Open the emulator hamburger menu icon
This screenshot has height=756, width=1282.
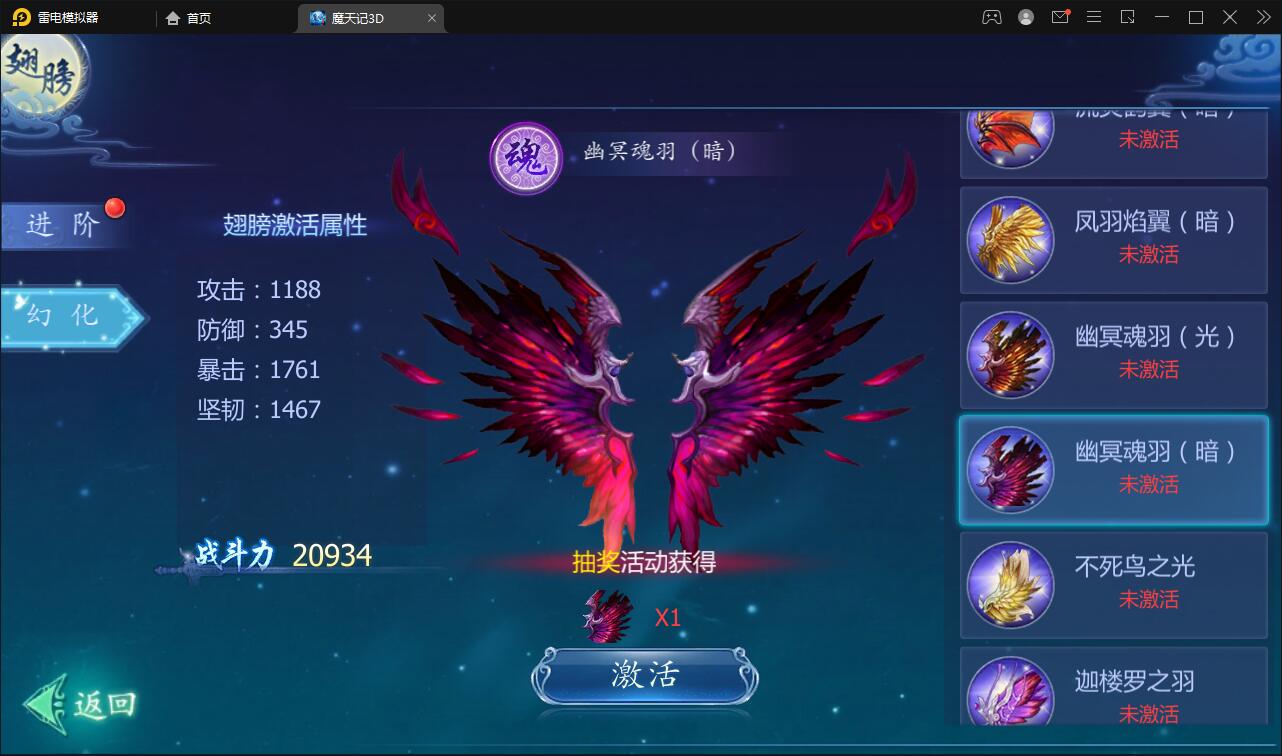(1094, 17)
